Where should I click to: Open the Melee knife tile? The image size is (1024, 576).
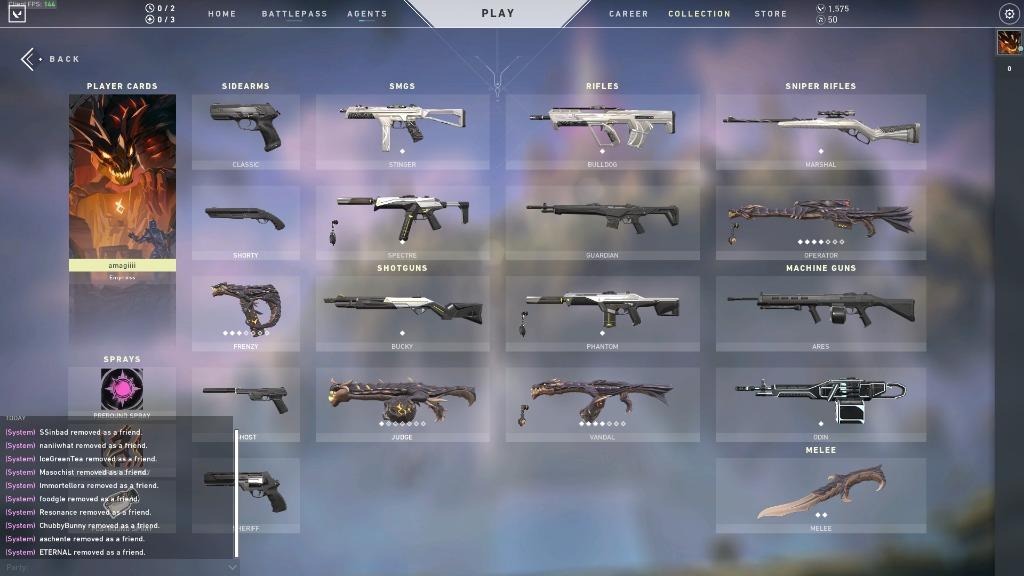pyautogui.click(x=820, y=495)
